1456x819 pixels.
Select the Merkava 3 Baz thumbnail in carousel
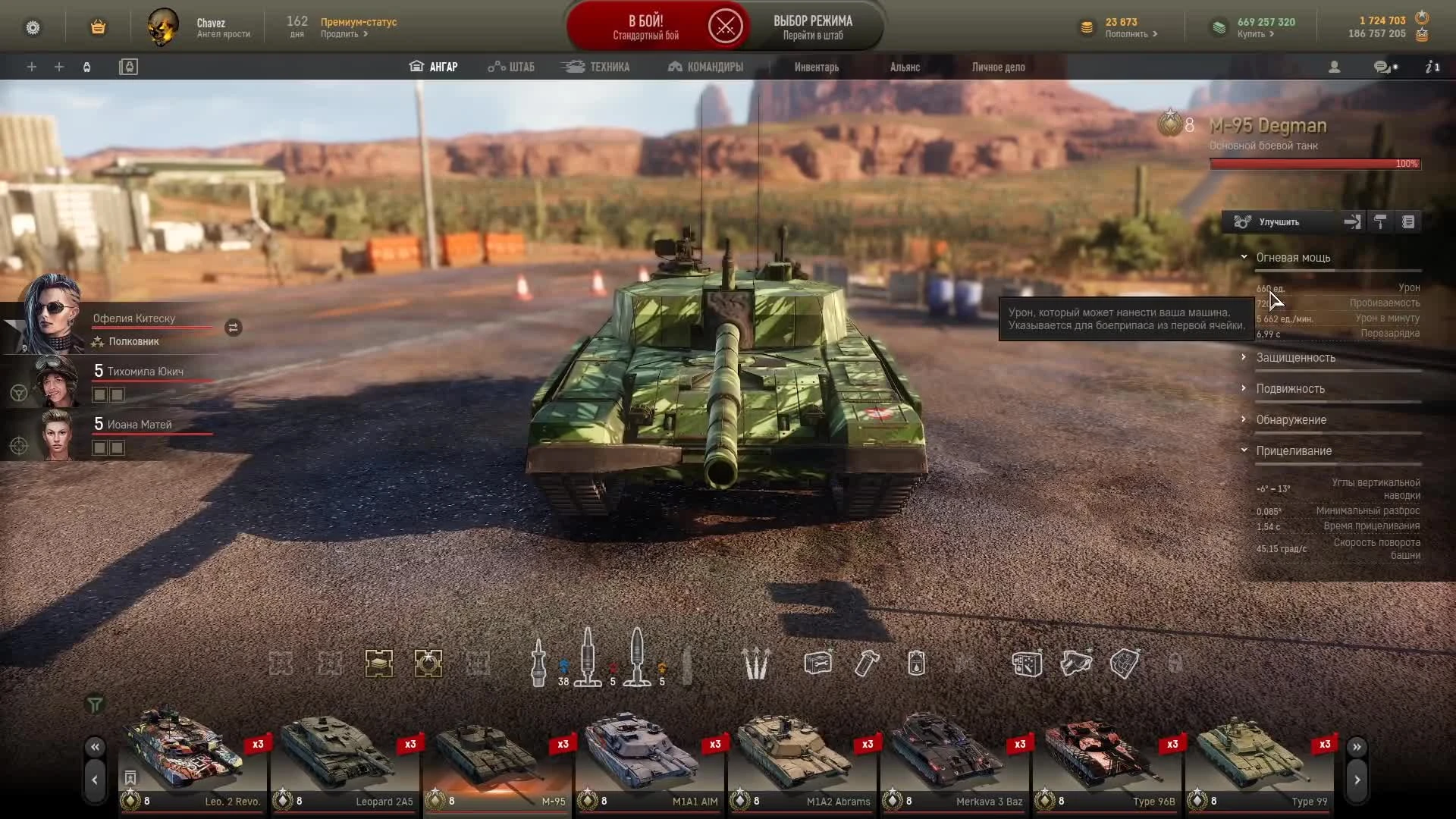[952, 755]
